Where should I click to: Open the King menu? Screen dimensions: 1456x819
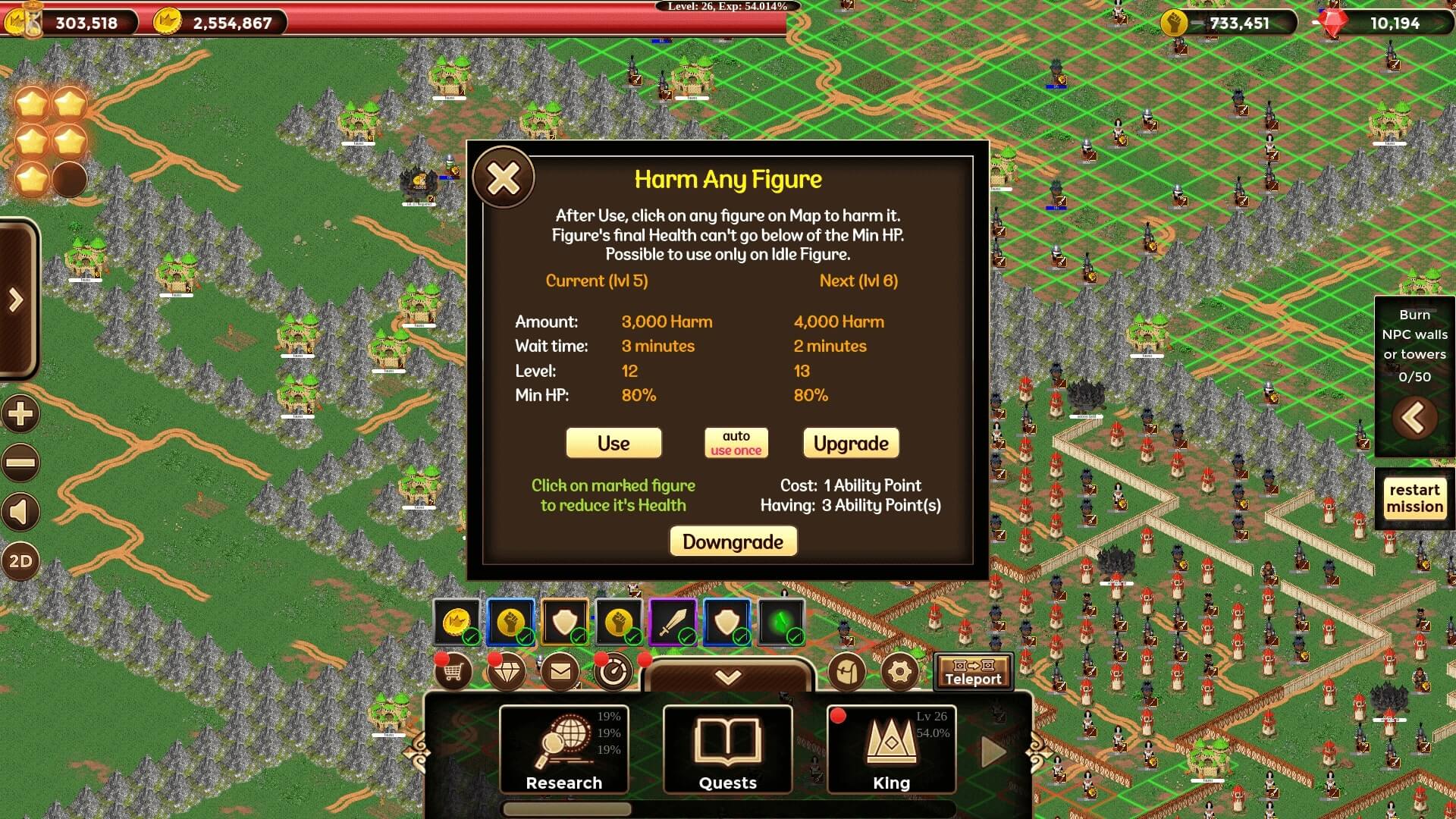pyautogui.click(x=892, y=749)
